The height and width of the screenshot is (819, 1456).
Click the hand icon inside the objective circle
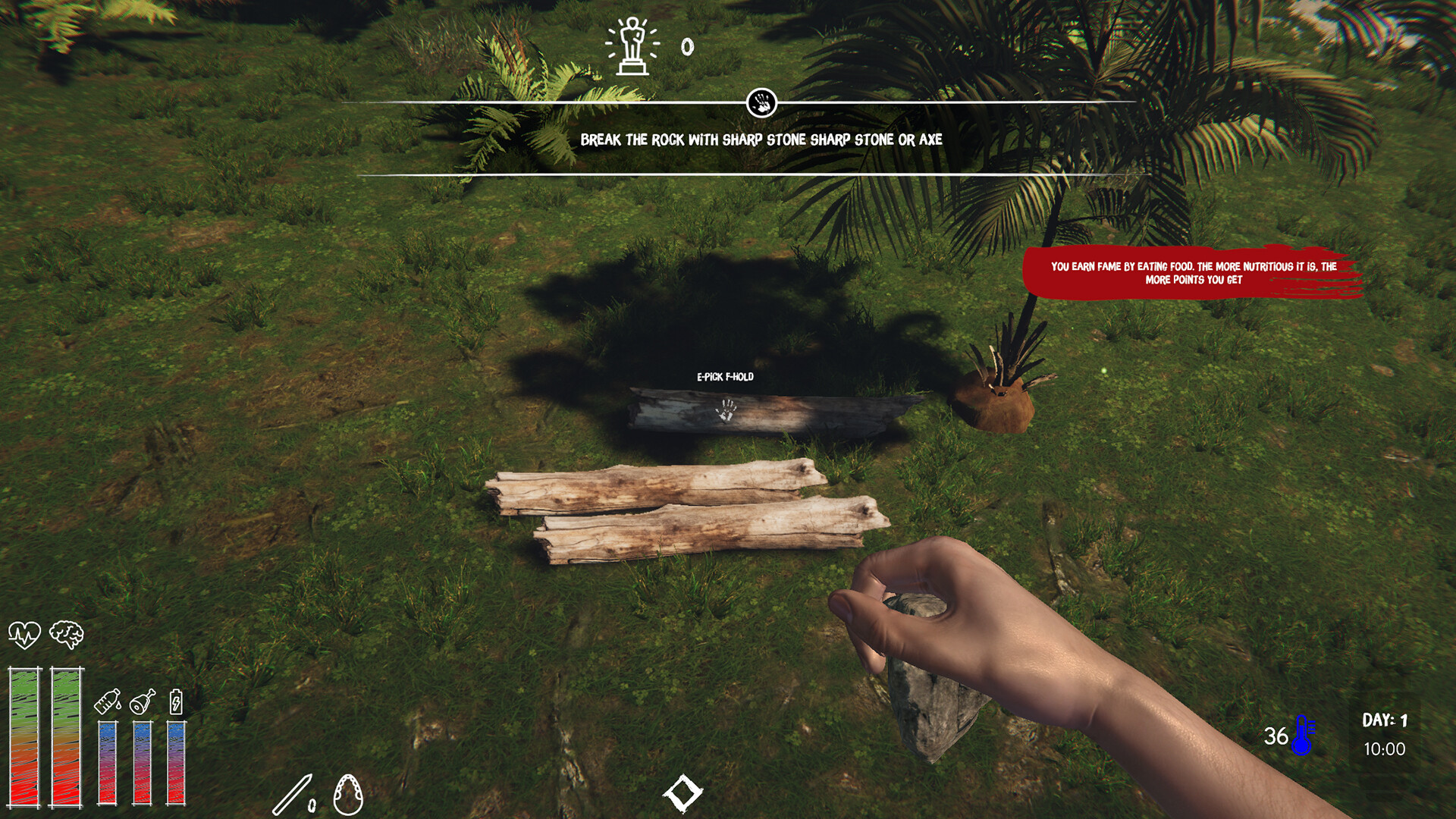pyautogui.click(x=761, y=102)
